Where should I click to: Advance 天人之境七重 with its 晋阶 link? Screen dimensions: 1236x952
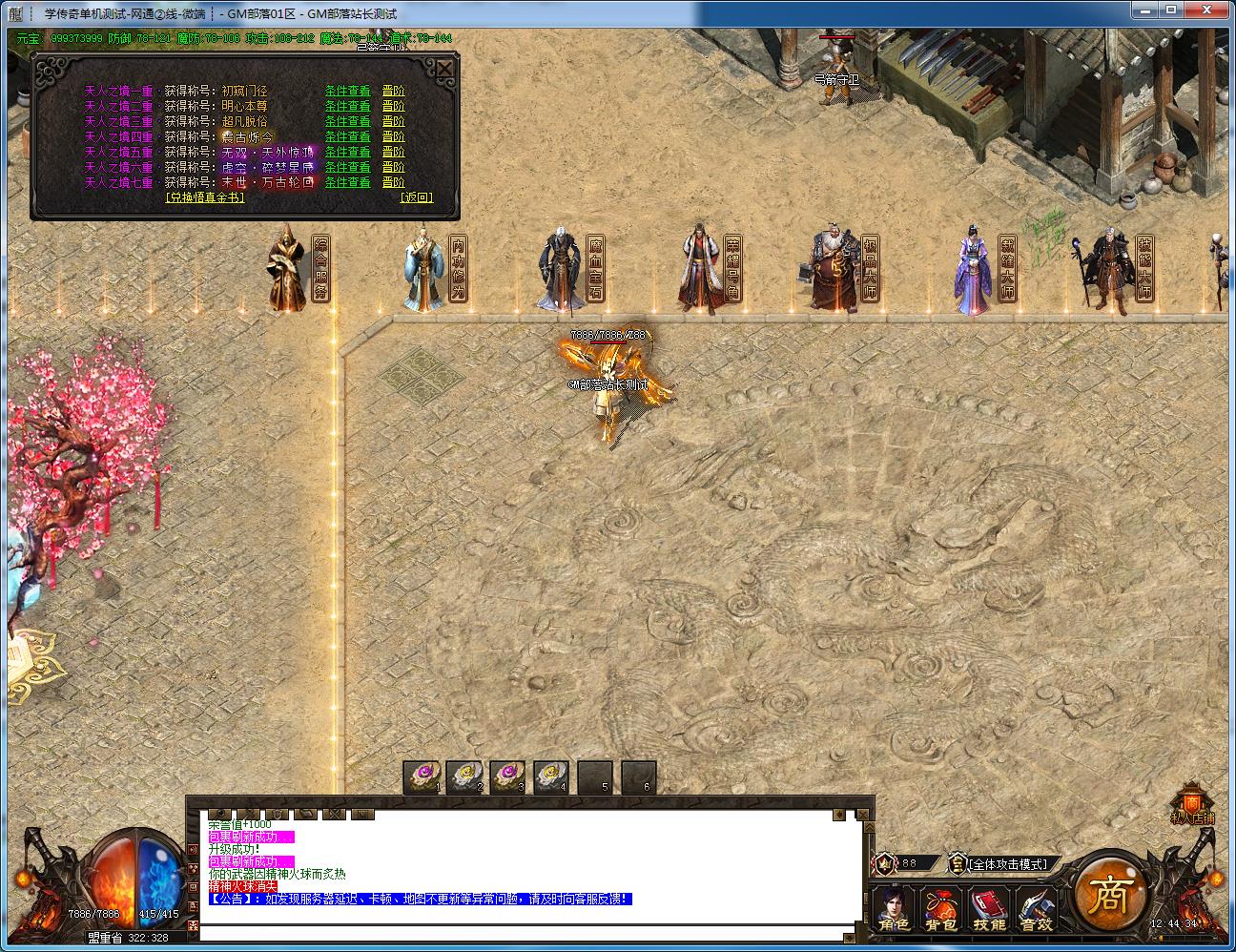pos(393,182)
